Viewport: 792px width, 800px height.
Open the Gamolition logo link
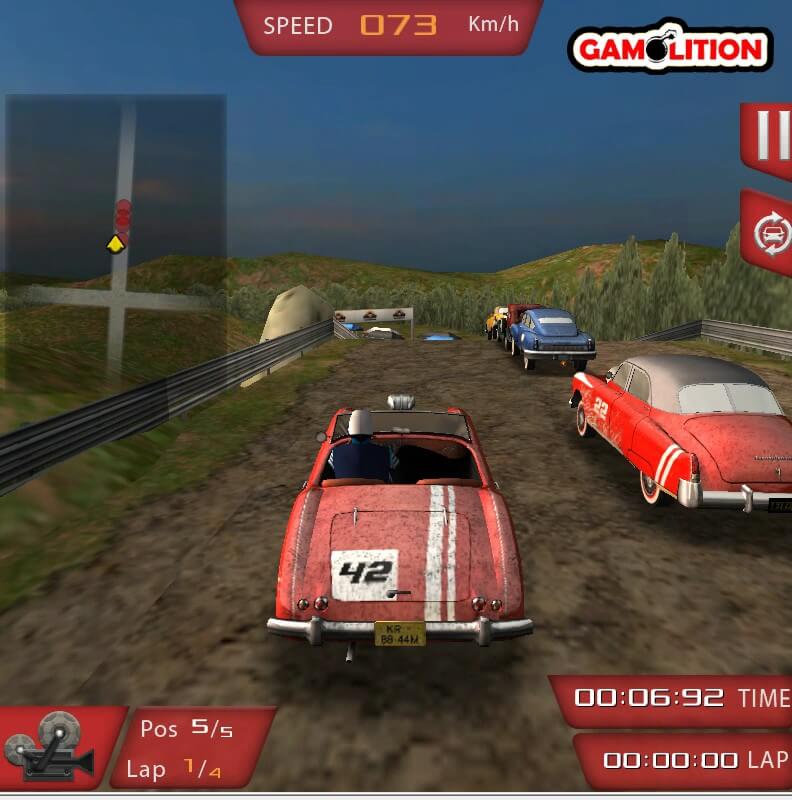[669, 49]
